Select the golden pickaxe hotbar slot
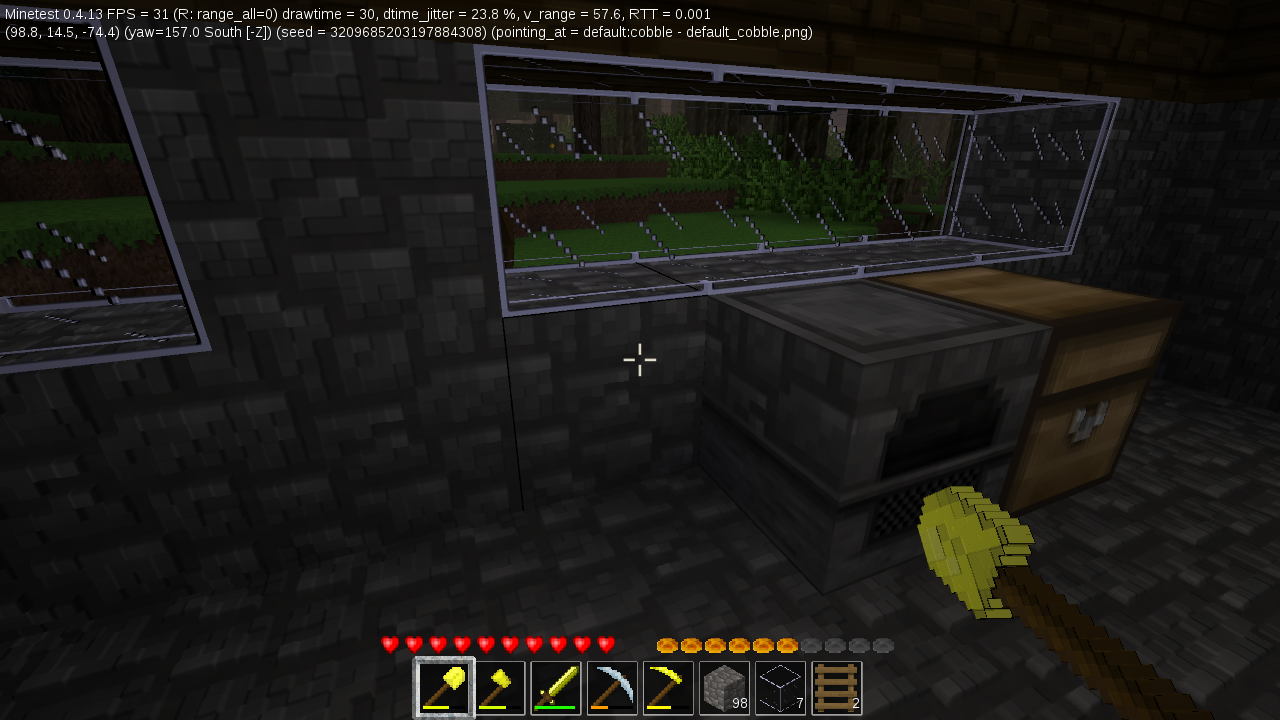This screenshot has width=1280, height=720. coord(668,686)
